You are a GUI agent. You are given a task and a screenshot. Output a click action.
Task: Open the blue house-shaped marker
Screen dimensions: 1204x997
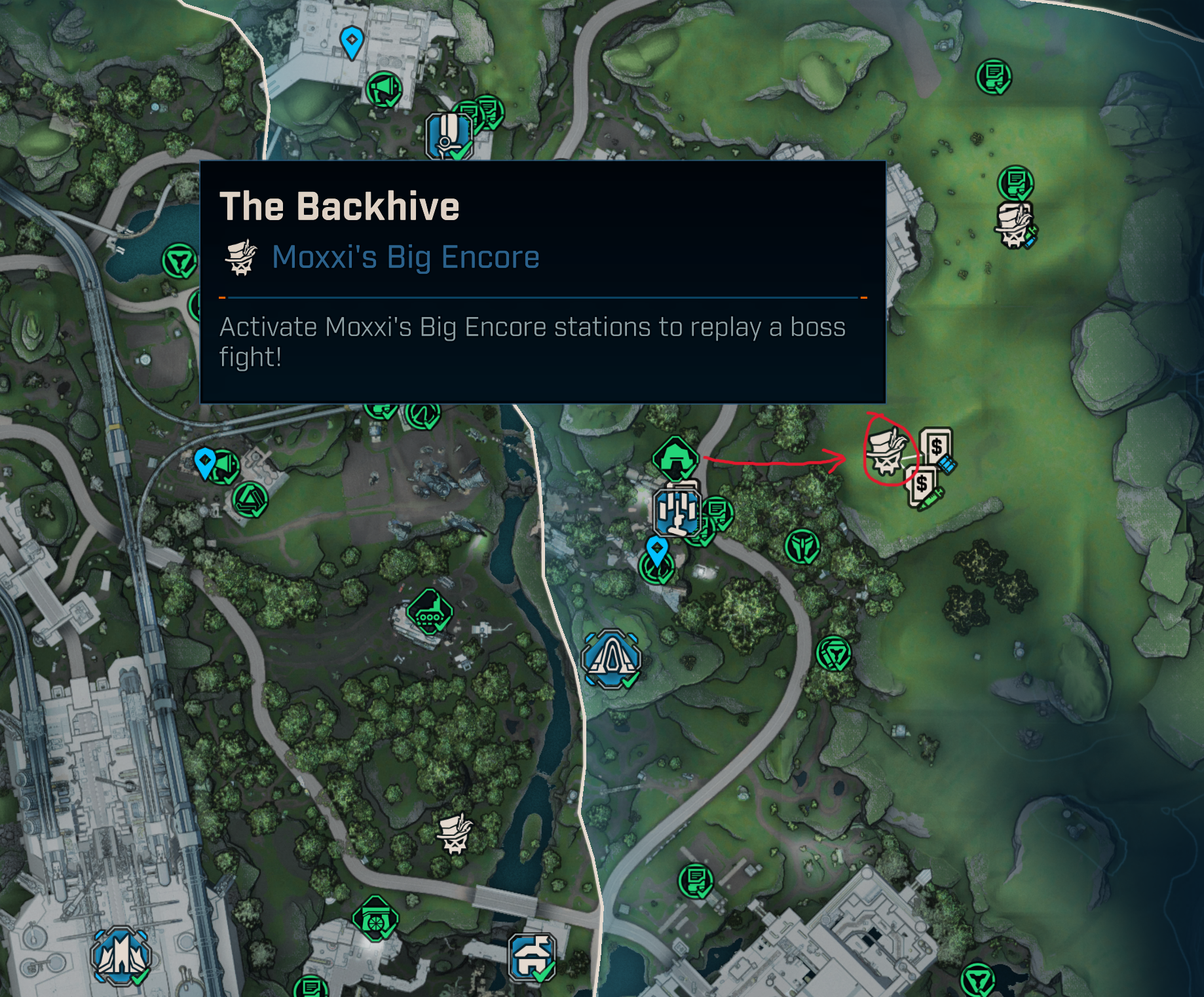[533, 957]
